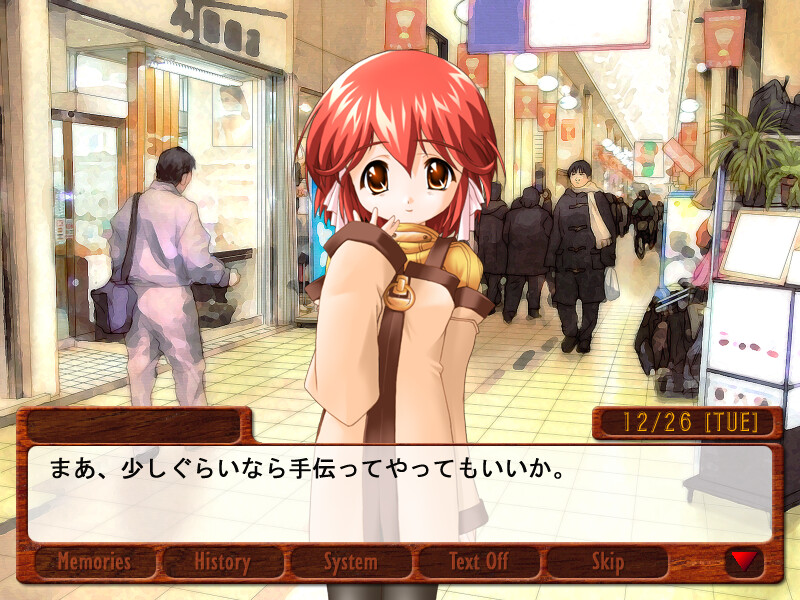
Task: Show the dialogue History log
Action: (x=222, y=562)
